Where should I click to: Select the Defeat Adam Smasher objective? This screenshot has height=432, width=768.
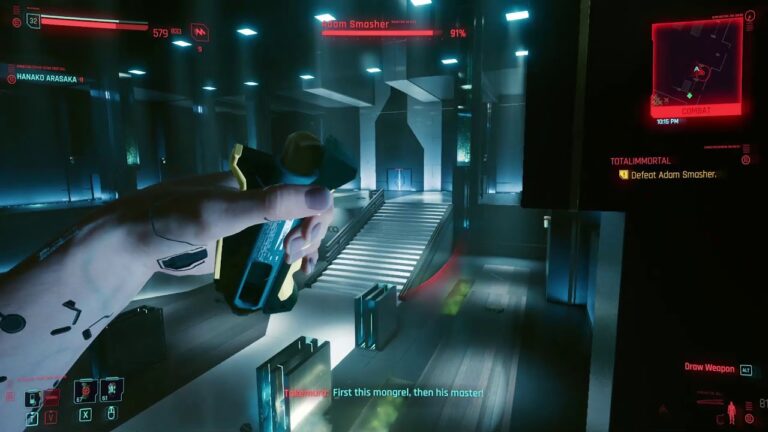[x=671, y=174]
